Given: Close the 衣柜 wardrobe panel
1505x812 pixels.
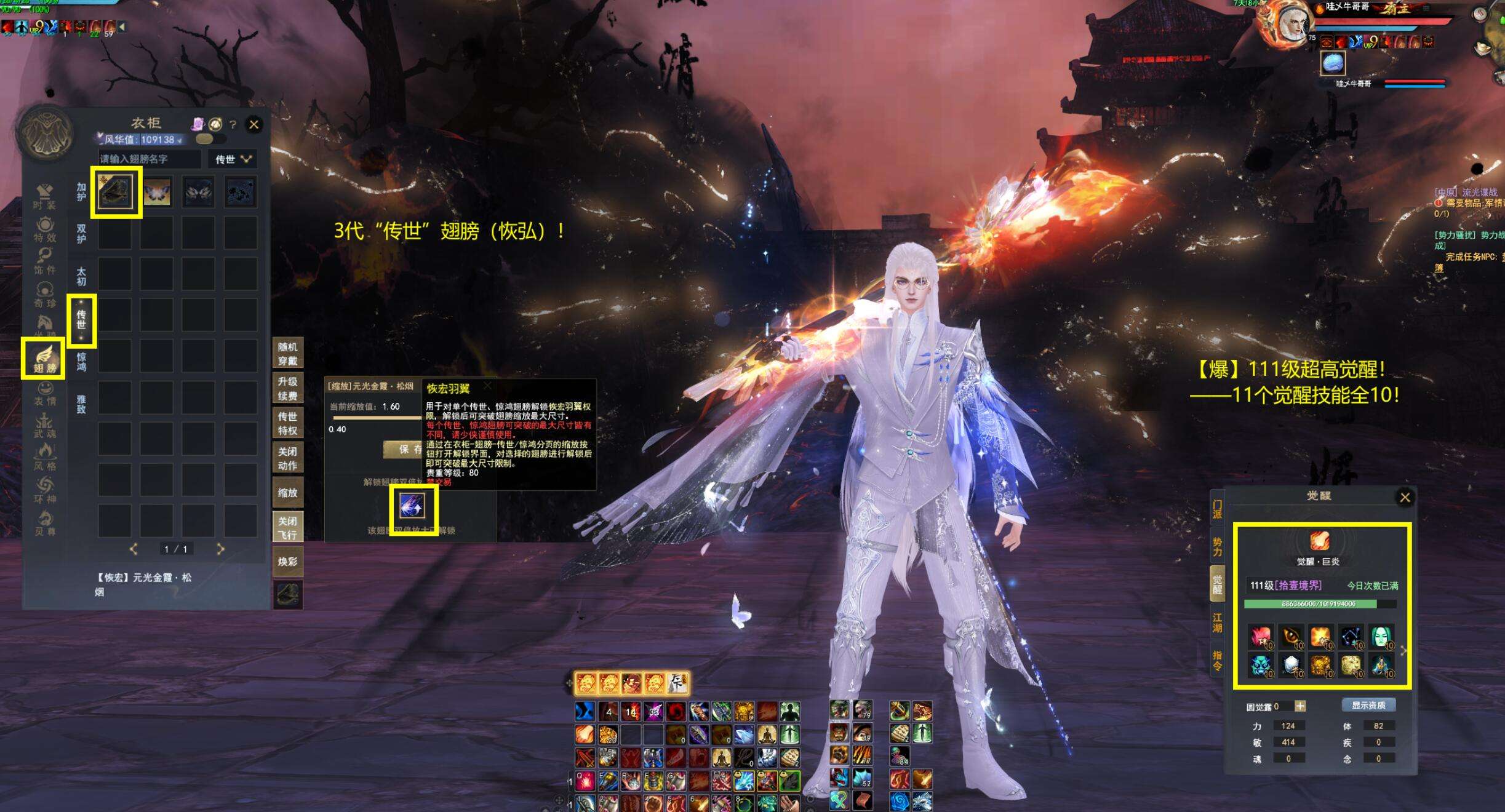Looking at the screenshot, I should pyautogui.click(x=253, y=124).
